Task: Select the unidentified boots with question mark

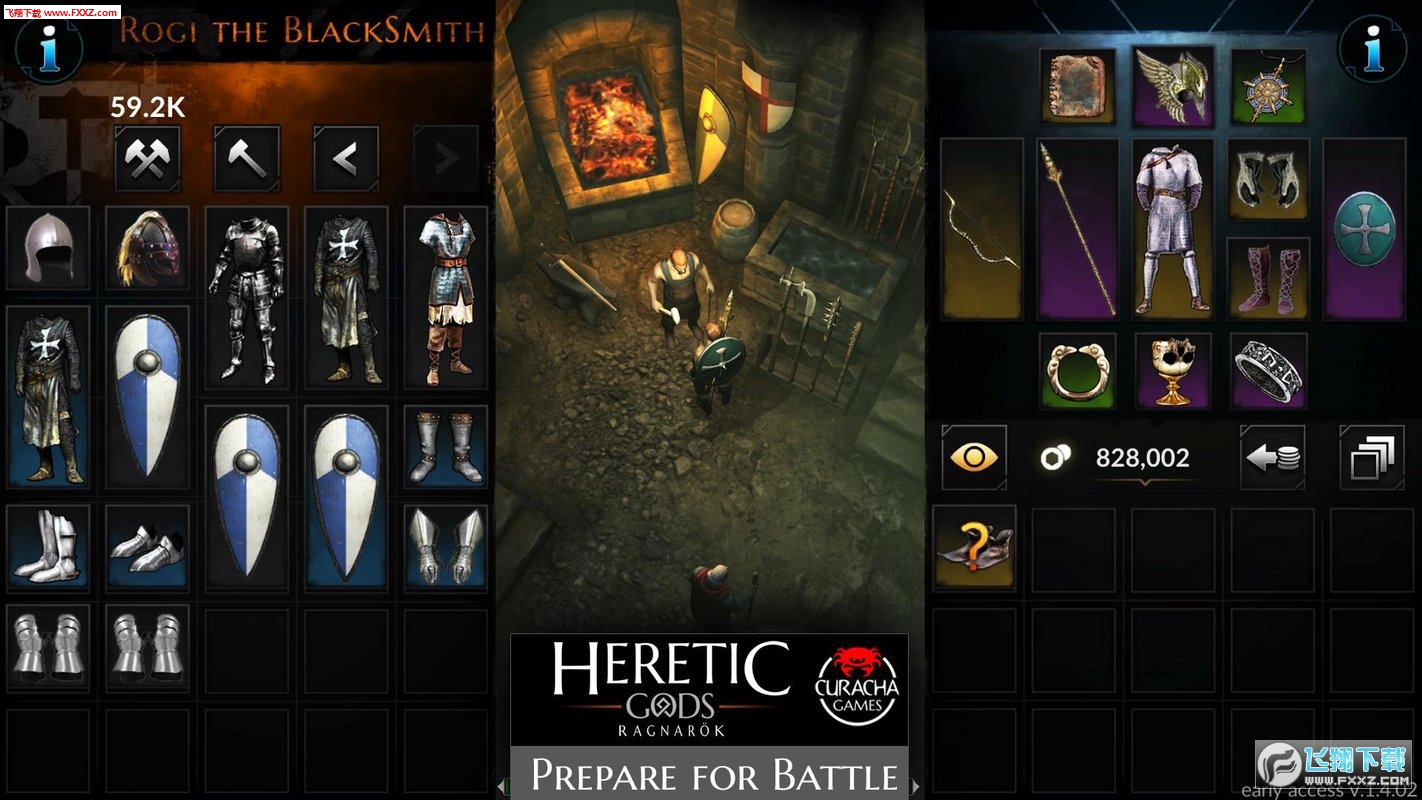Action: [973, 548]
